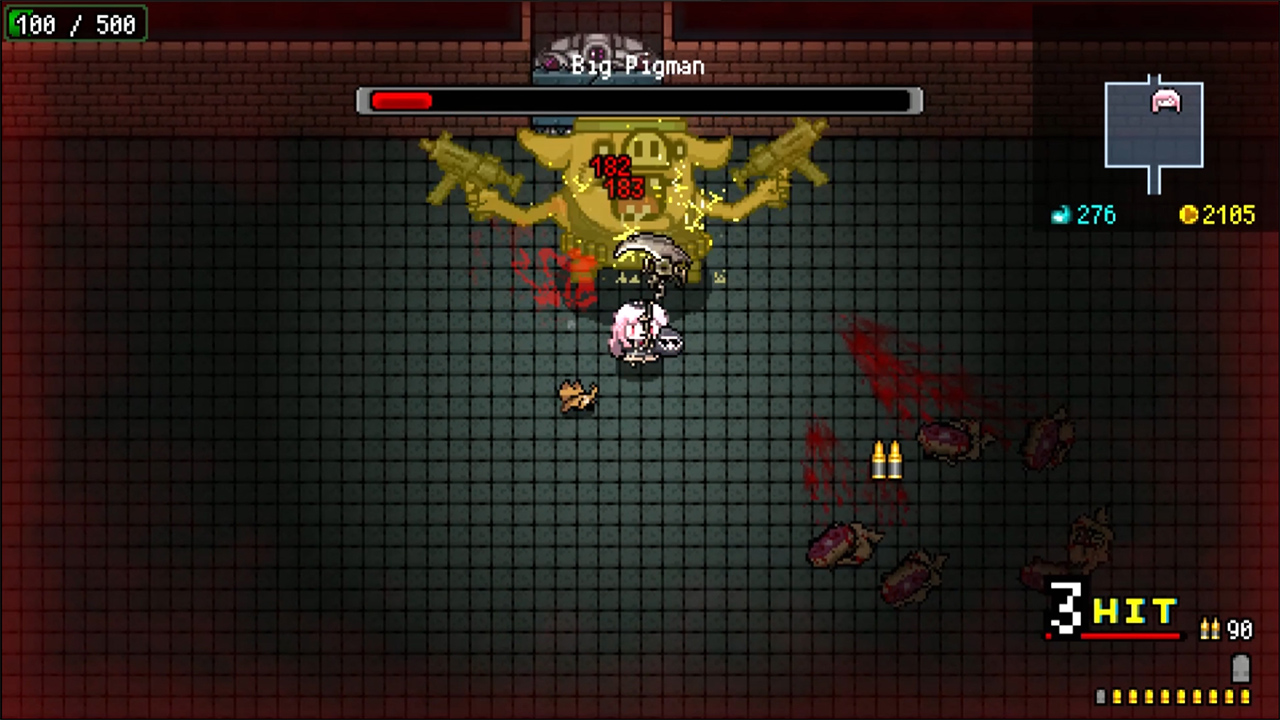Viewport: 1280px width, 720px height.
Task: Click the boss health bar
Action: [640, 100]
